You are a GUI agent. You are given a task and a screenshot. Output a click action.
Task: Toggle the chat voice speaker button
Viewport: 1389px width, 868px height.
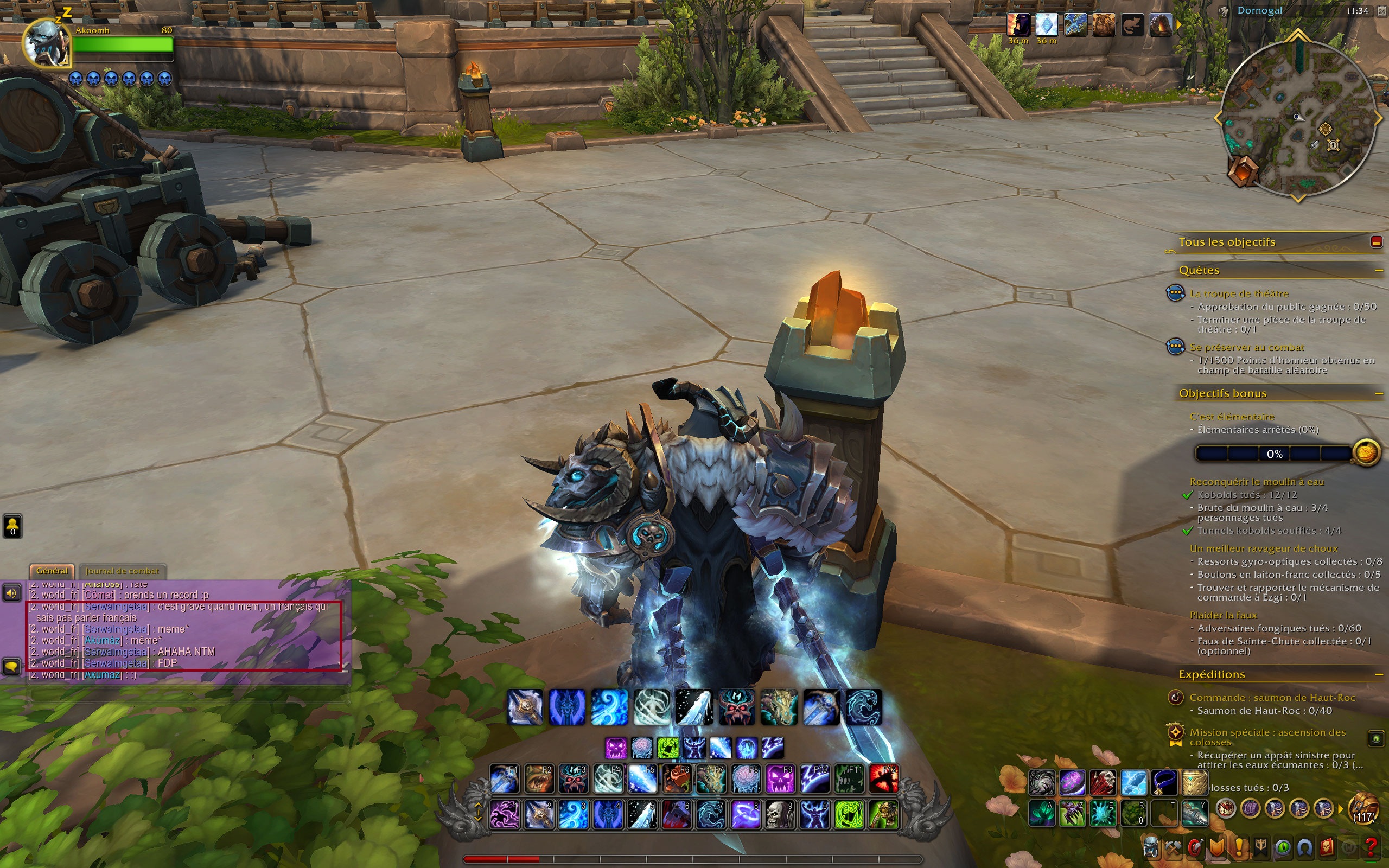click(11, 592)
